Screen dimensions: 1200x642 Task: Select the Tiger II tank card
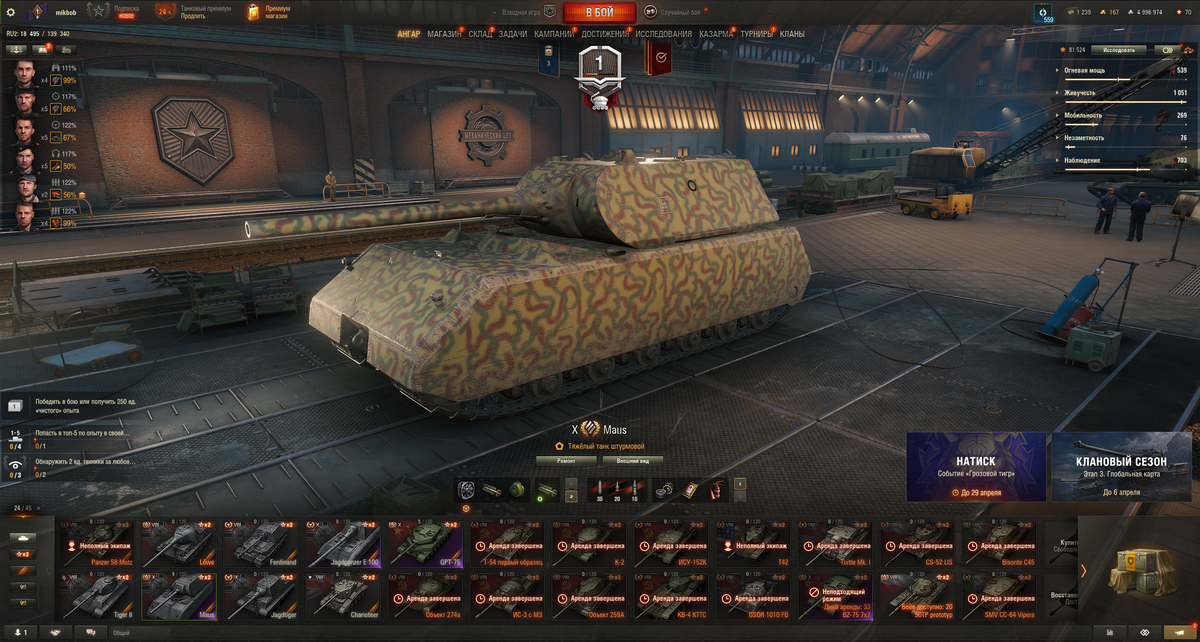pos(98,596)
